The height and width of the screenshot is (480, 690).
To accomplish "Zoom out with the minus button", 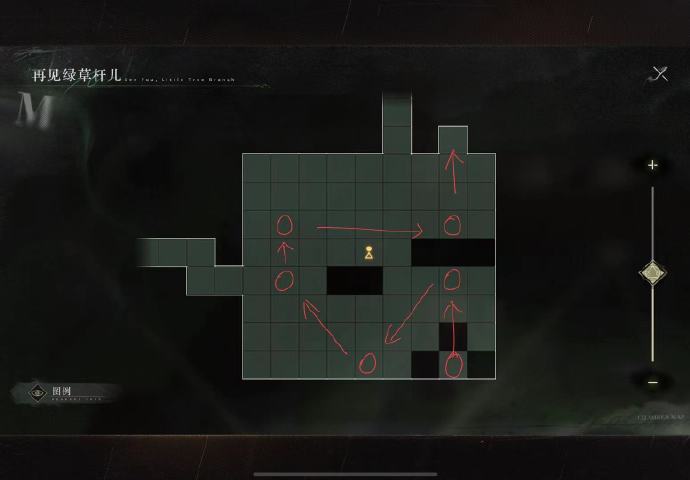I will tap(653, 381).
